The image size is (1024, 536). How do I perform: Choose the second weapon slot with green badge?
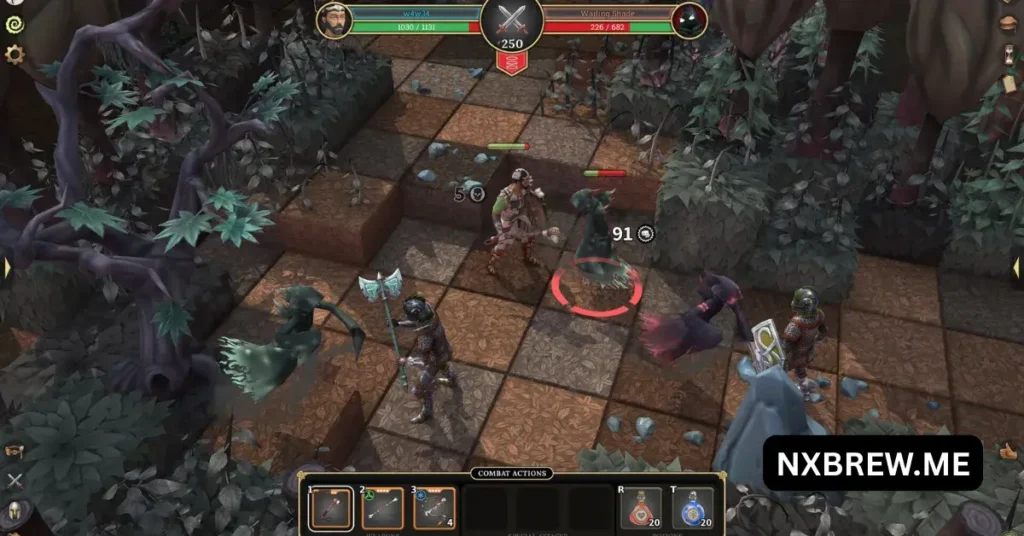[x=382, y=508]
